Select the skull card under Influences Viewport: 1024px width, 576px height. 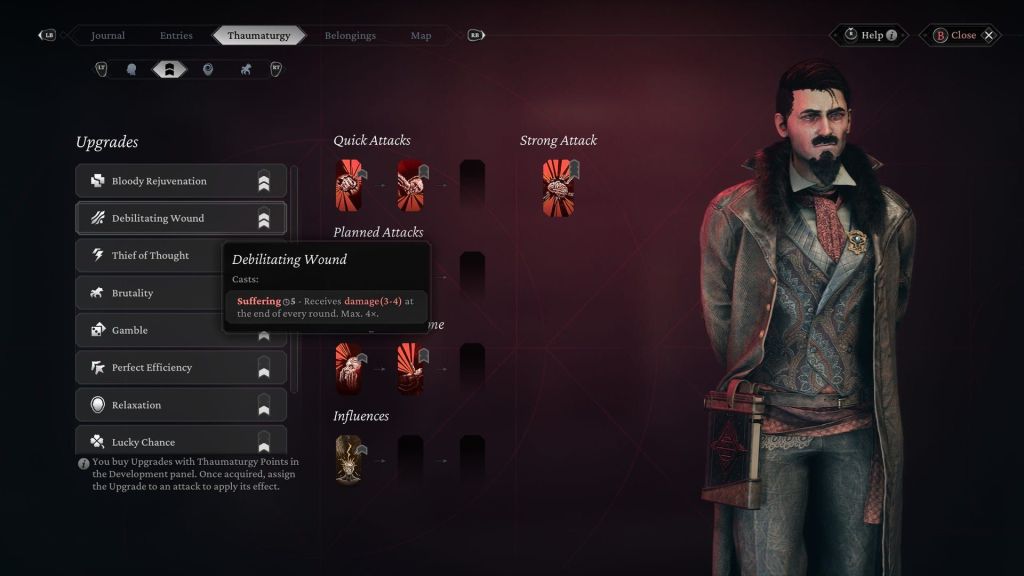(x=350, y=460)
